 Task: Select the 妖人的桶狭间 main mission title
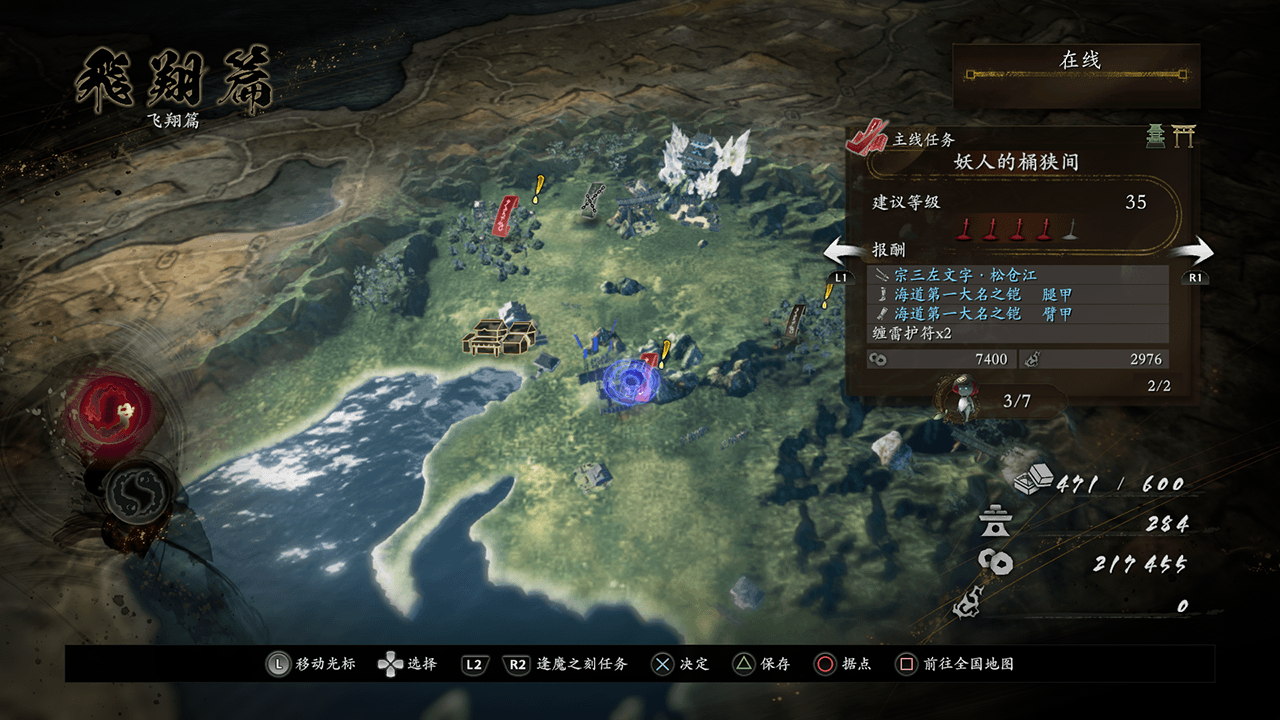pyautogui.click(x=1016, y=161)
